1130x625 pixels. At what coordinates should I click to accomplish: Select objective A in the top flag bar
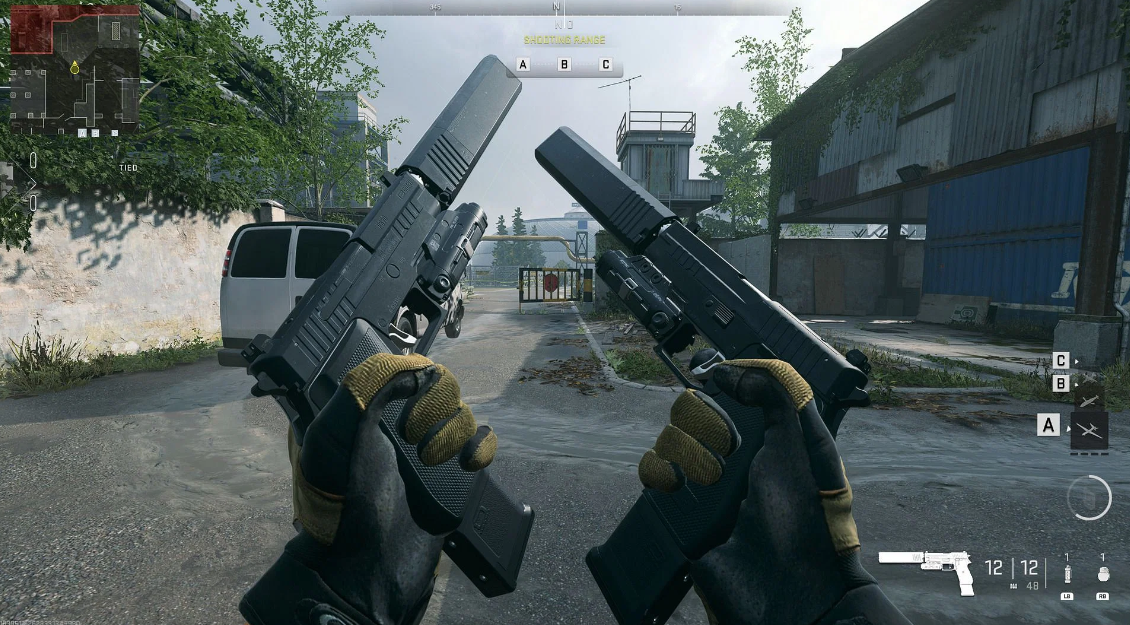[x=523, y=64]
